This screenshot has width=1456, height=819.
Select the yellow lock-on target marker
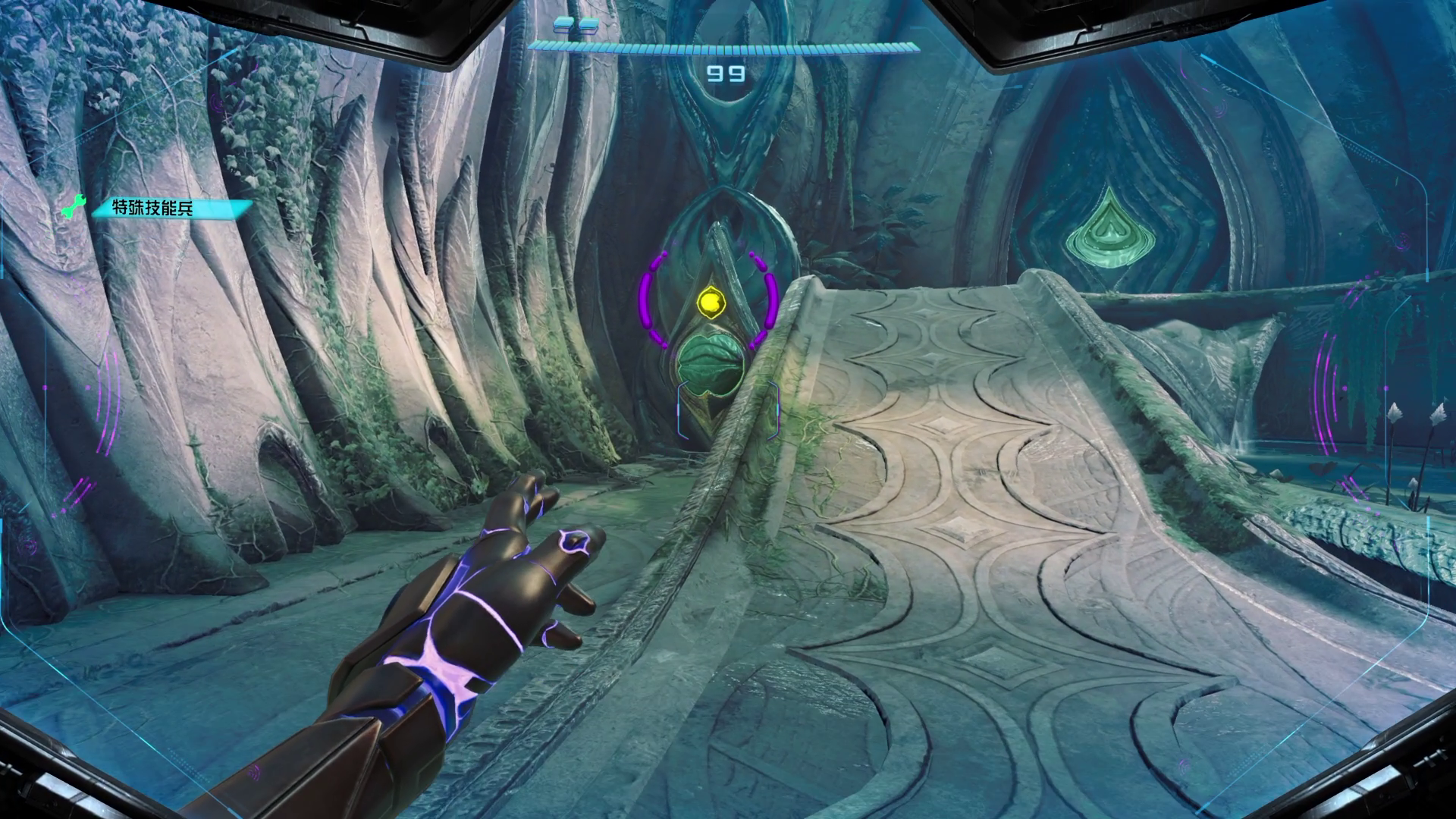711,303
